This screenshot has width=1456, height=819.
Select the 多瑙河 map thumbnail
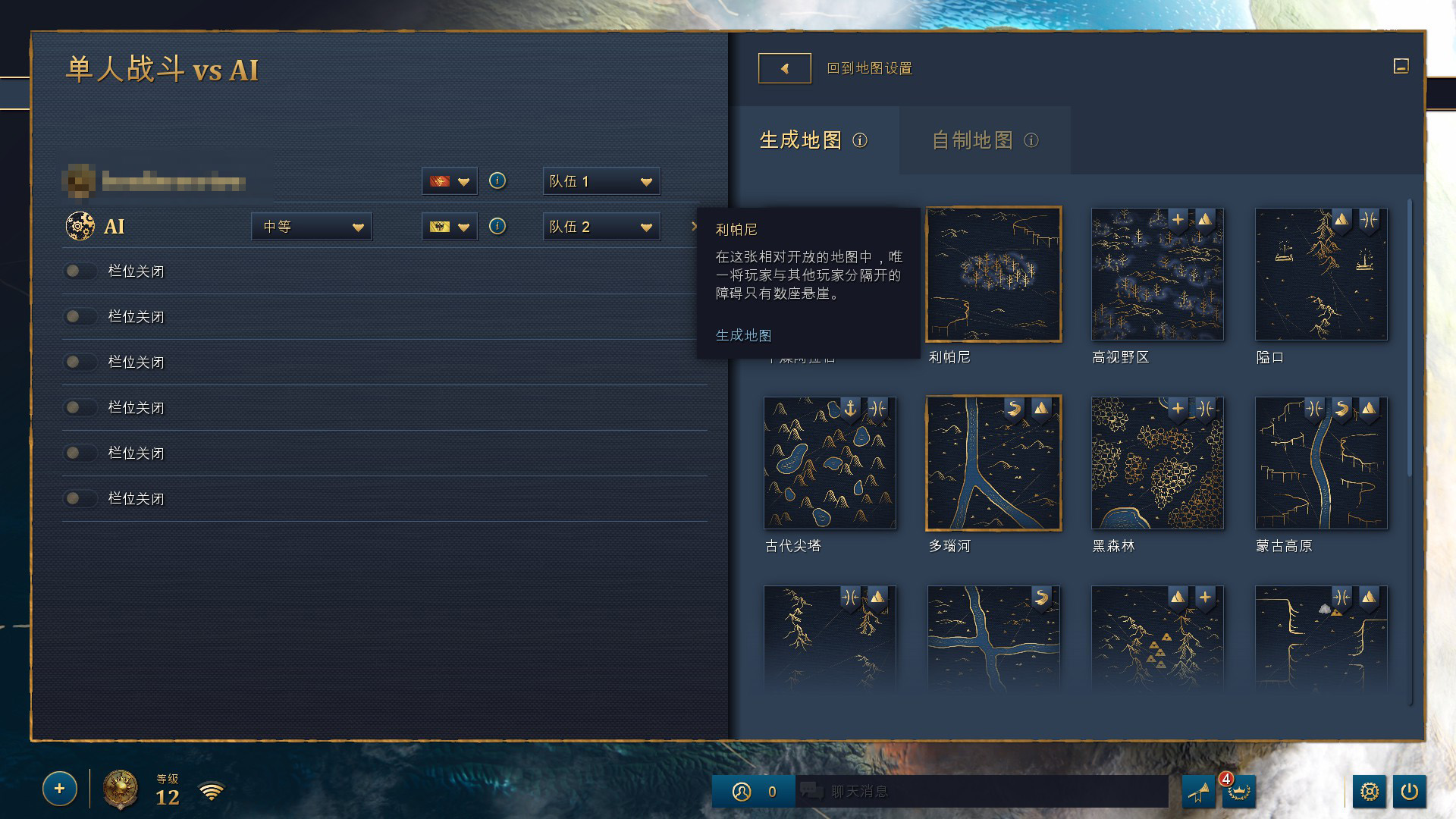tap(993, 463)
